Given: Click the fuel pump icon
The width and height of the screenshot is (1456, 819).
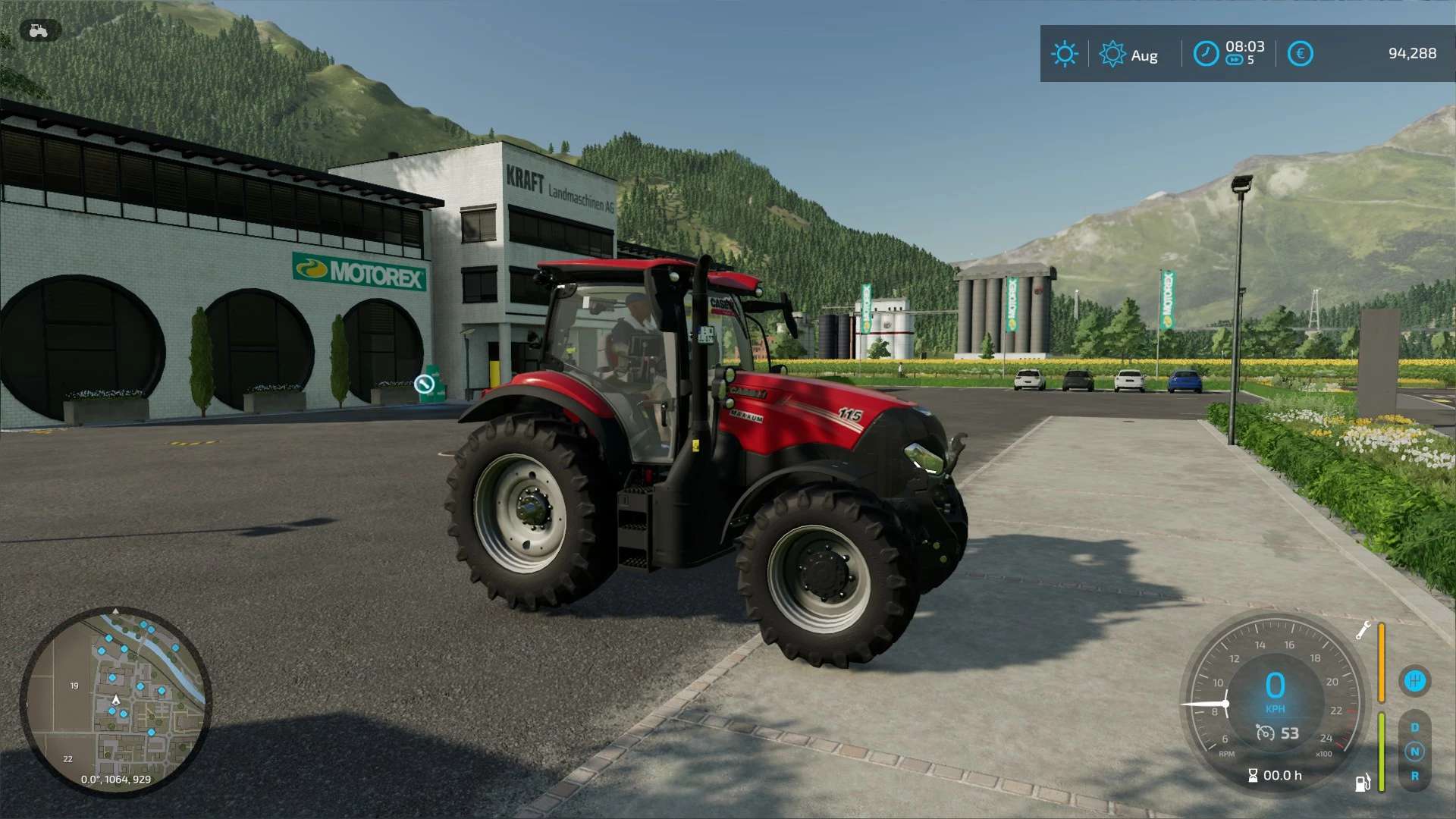Looking at the screenshot, I should tap(1362, 783).
